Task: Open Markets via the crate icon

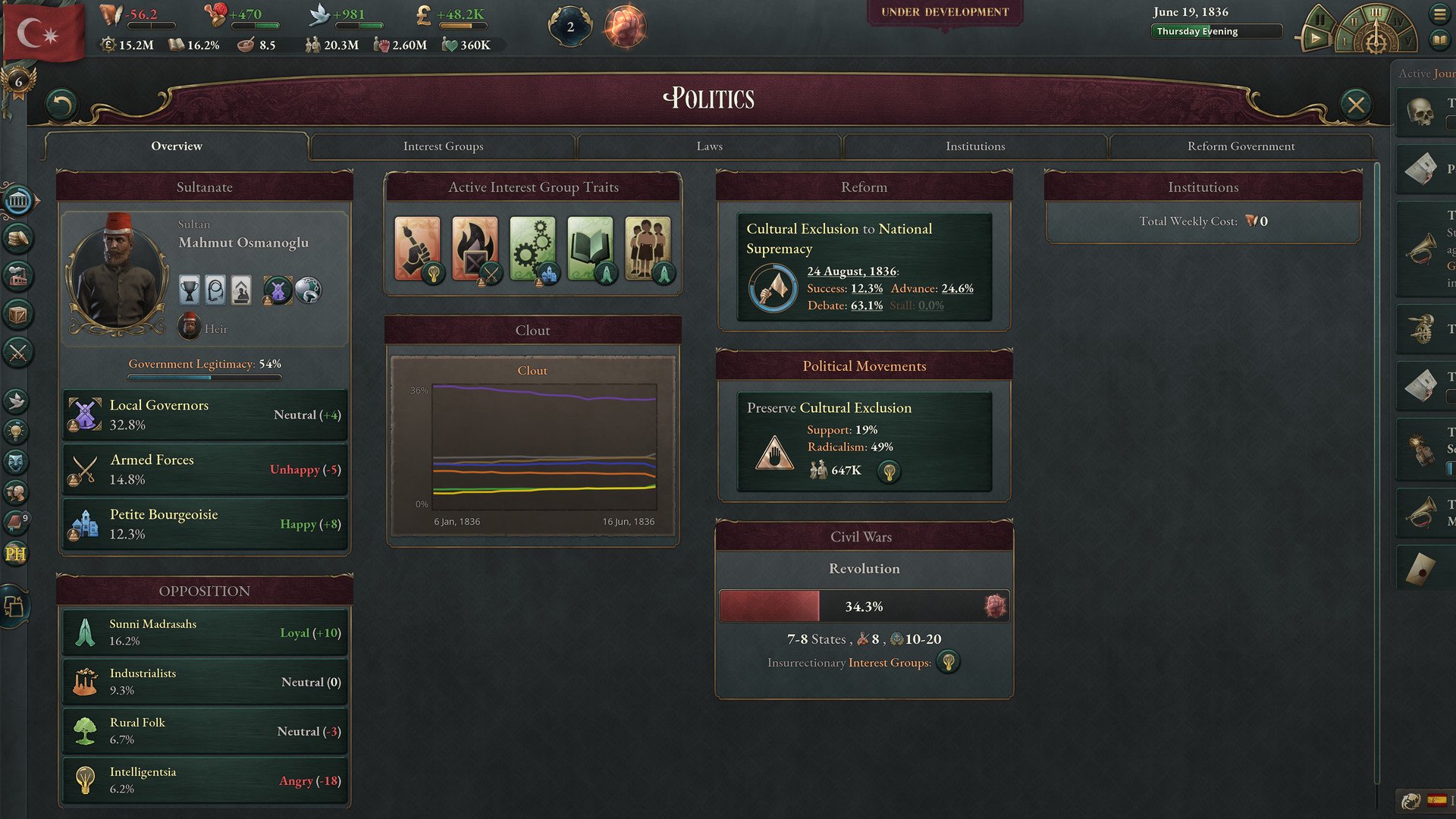Action: point(17,315)
